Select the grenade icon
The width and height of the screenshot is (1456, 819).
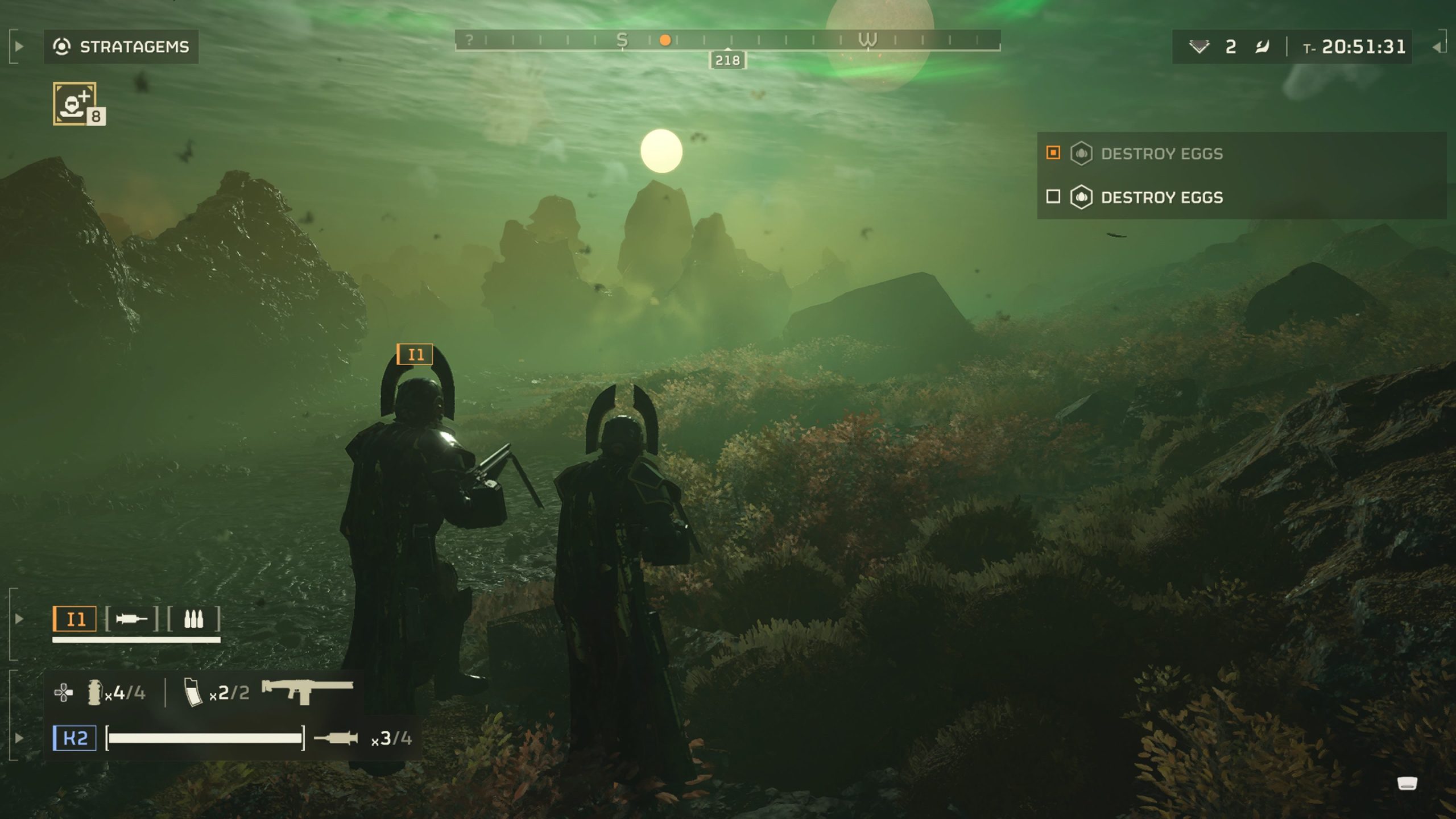tap(94, 693)
